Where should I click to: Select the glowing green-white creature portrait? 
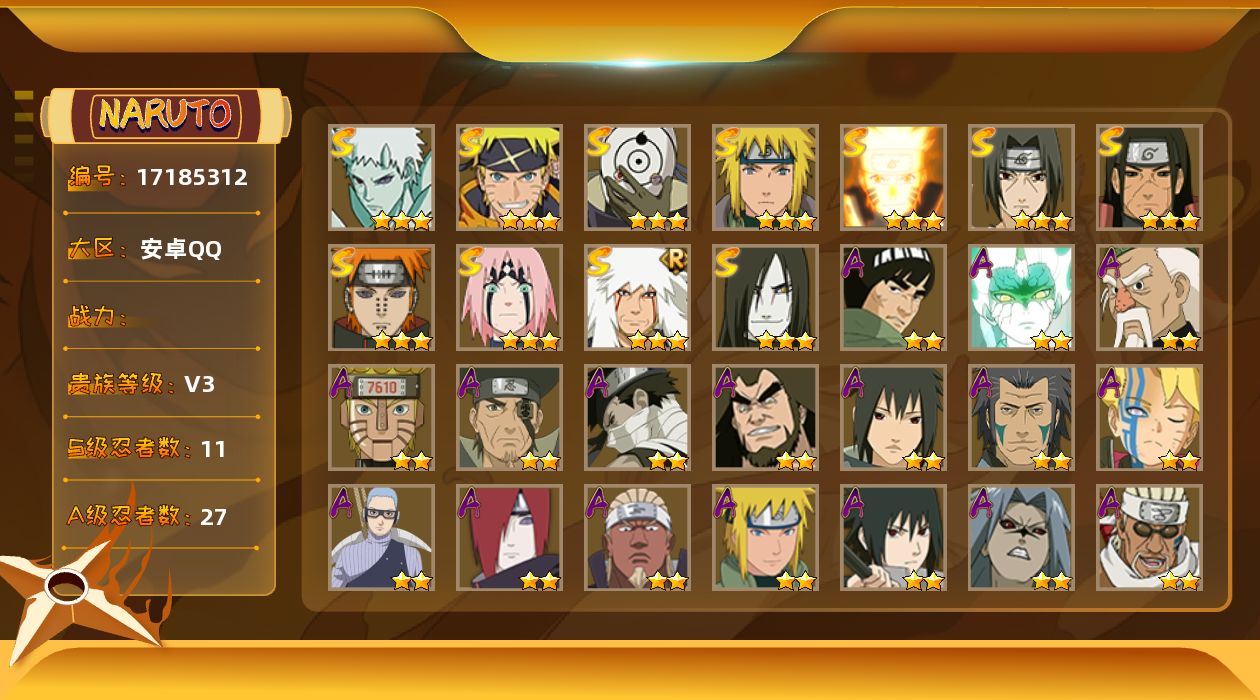click(1021, 298)
